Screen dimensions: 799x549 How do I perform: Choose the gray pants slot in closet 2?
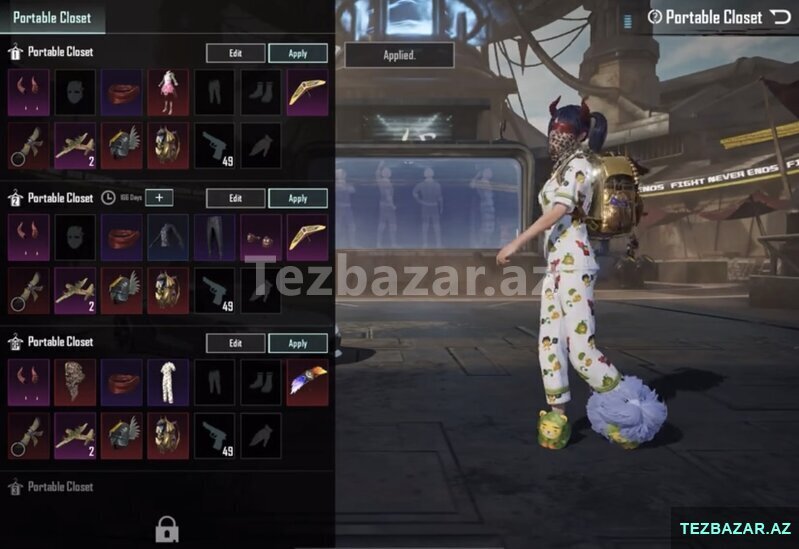[x=214, y=237]
